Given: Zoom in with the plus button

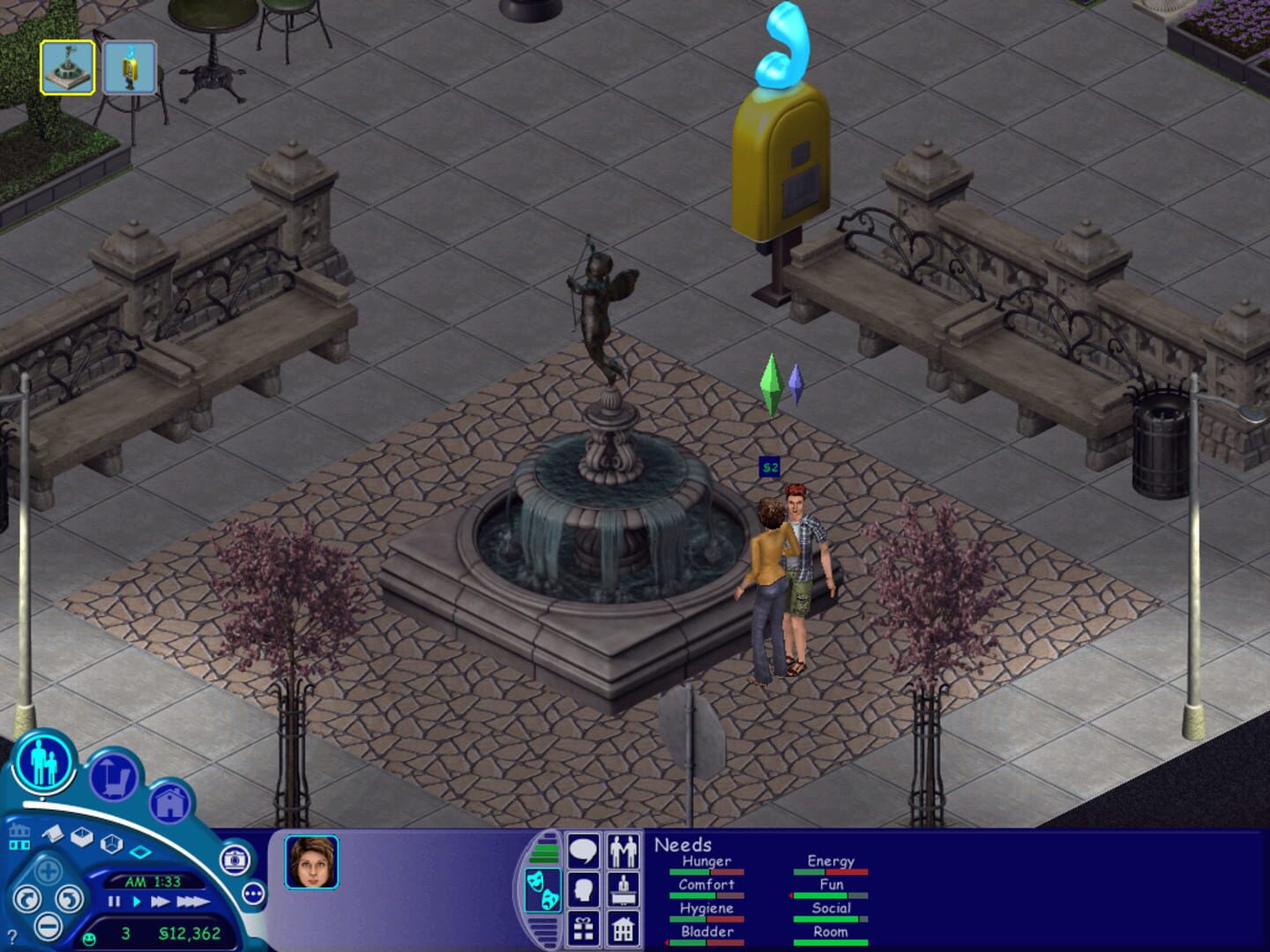Looking at the screenshot, I should [x=48, y=869].
